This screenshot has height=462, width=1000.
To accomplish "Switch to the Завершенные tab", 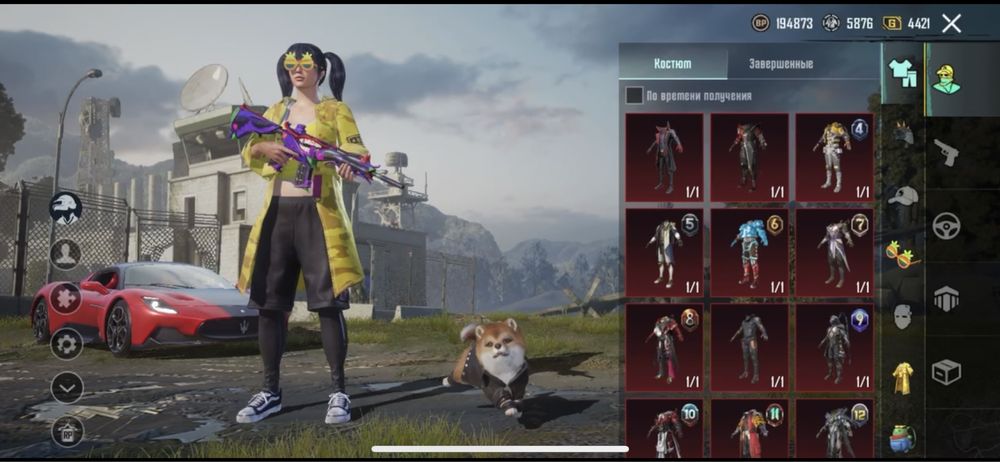I will 780,63.
